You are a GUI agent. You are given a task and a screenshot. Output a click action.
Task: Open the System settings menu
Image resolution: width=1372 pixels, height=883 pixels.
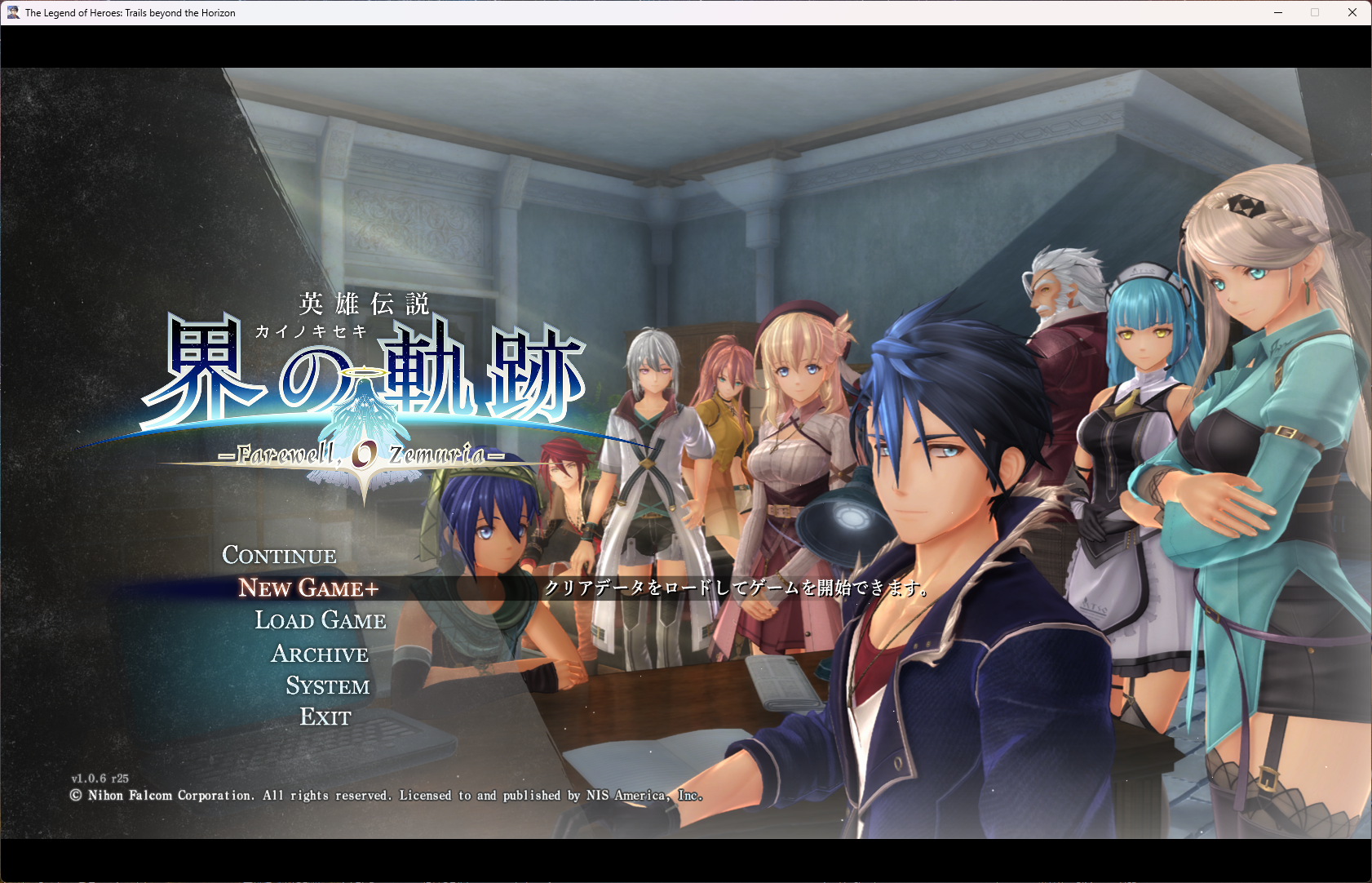(328, 686)
